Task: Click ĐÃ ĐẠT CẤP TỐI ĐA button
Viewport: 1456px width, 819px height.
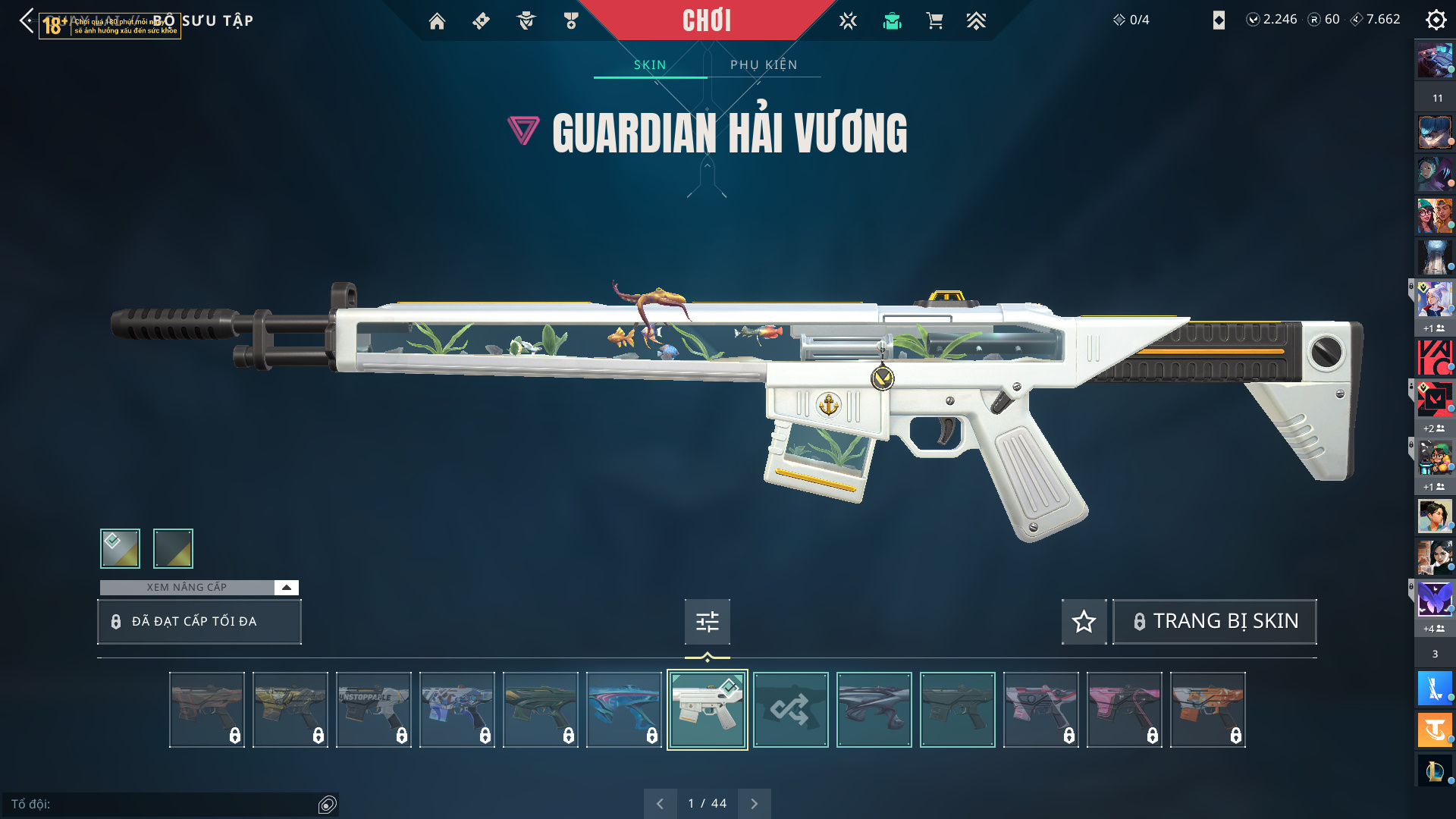Action: [199, 622]
